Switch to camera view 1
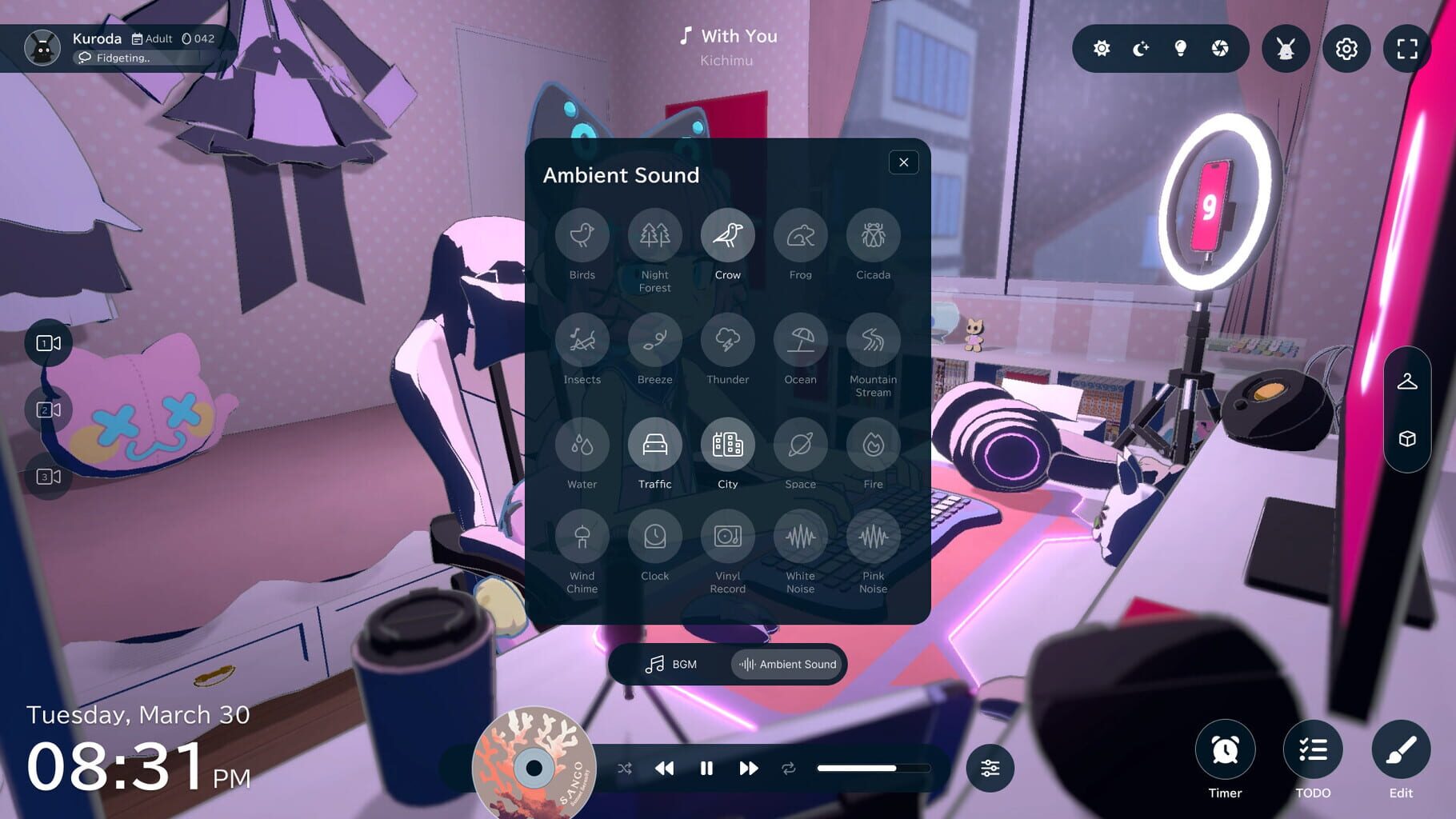This screenshot has width=1456, height=819. click(x=49, y=342)
